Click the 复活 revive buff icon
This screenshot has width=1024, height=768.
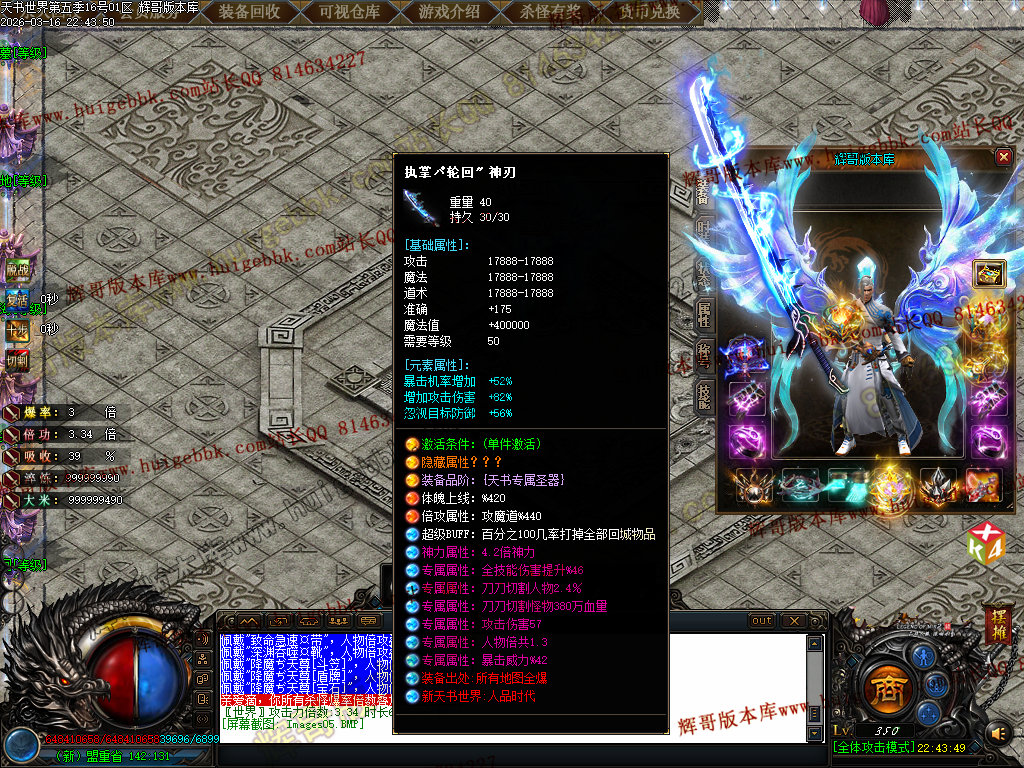coord(18,300)
